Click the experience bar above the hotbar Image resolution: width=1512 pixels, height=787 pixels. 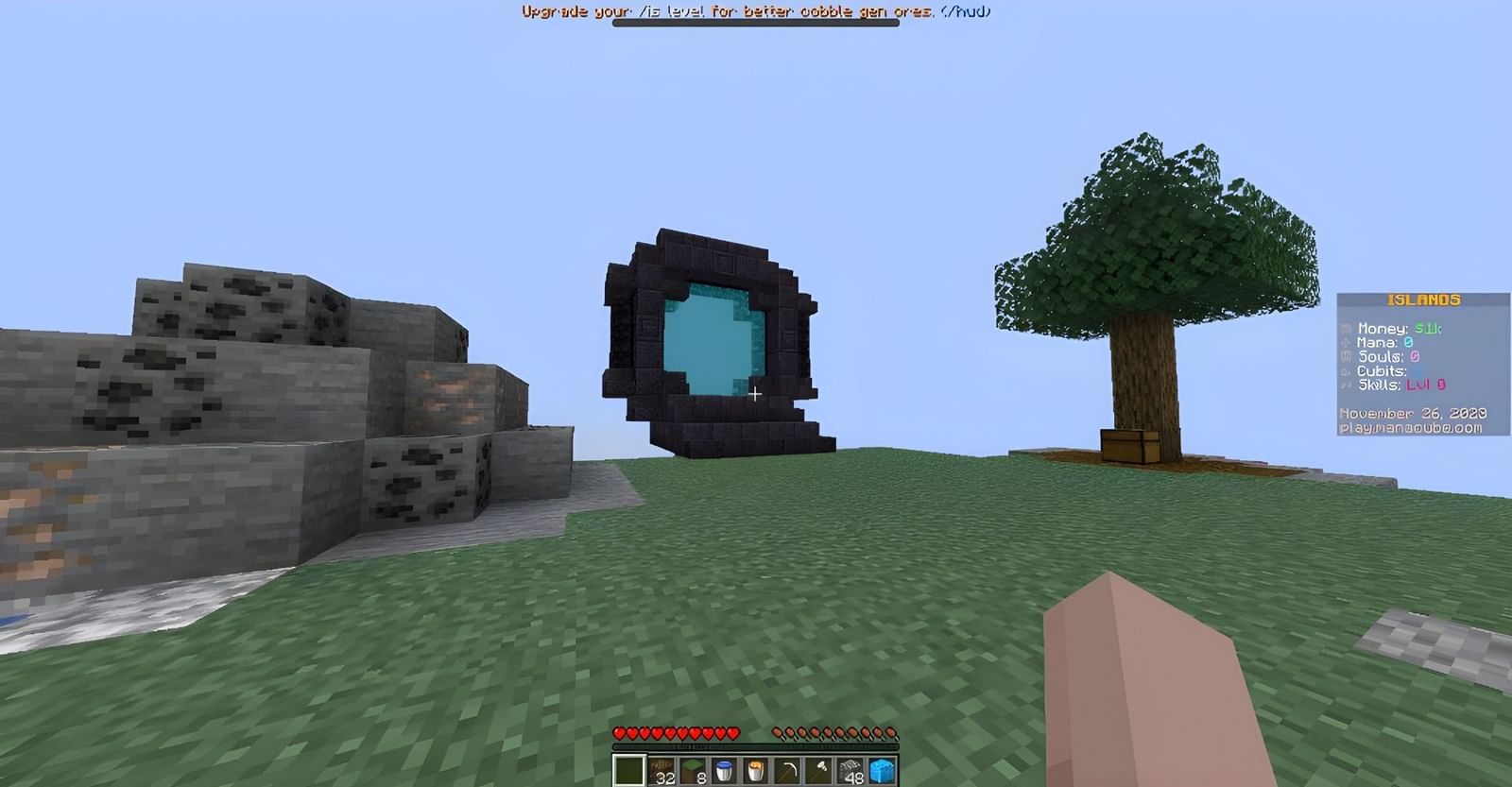756,747
